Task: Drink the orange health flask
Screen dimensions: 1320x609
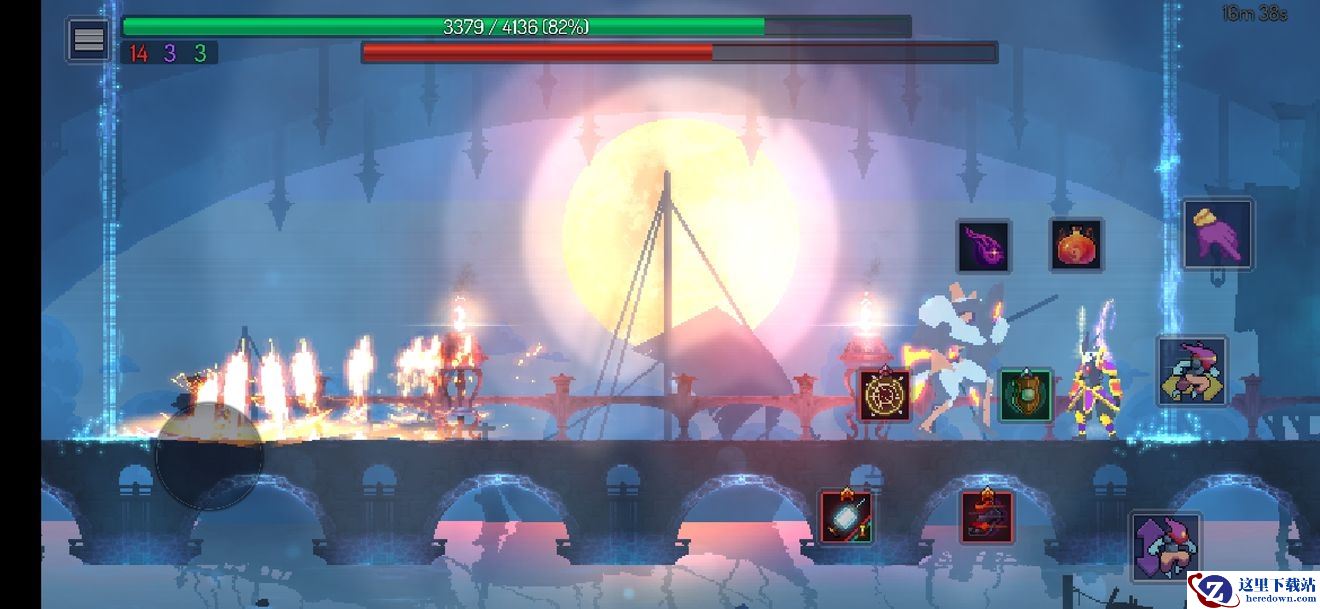Action: click(x=1076, y=244)
